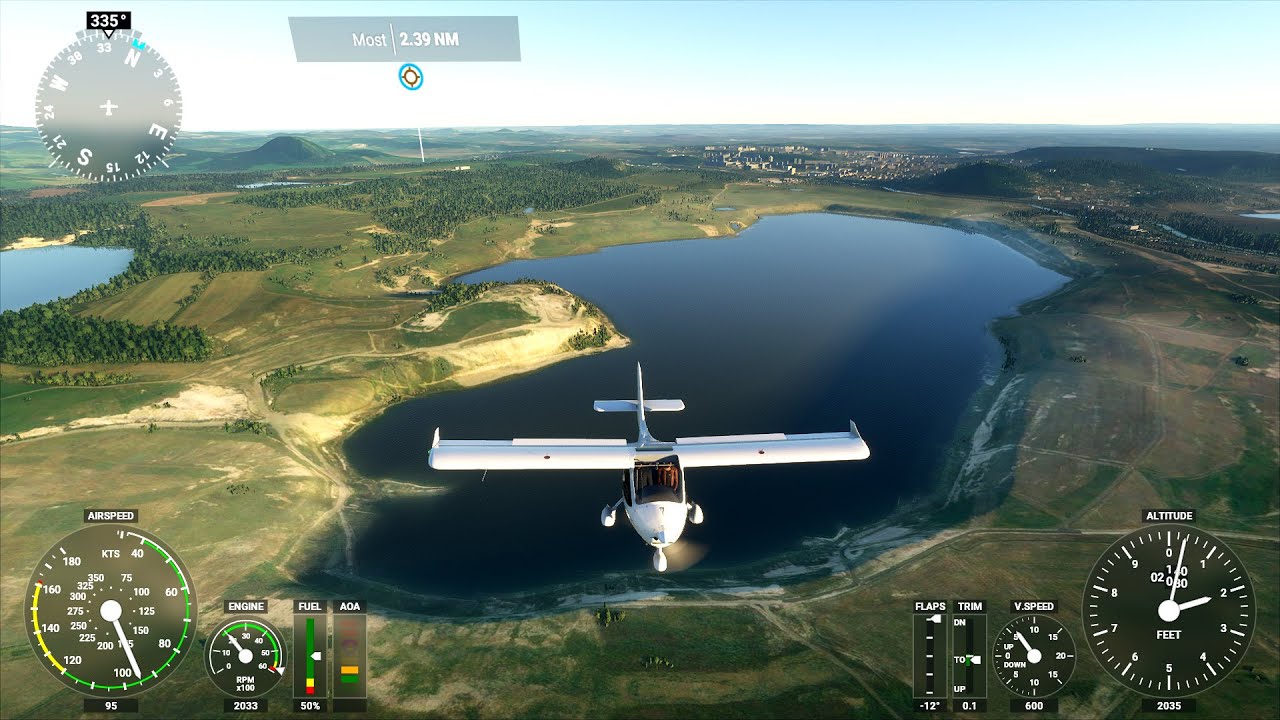
Task: Select the airspeed gauge
Action: 111,609
